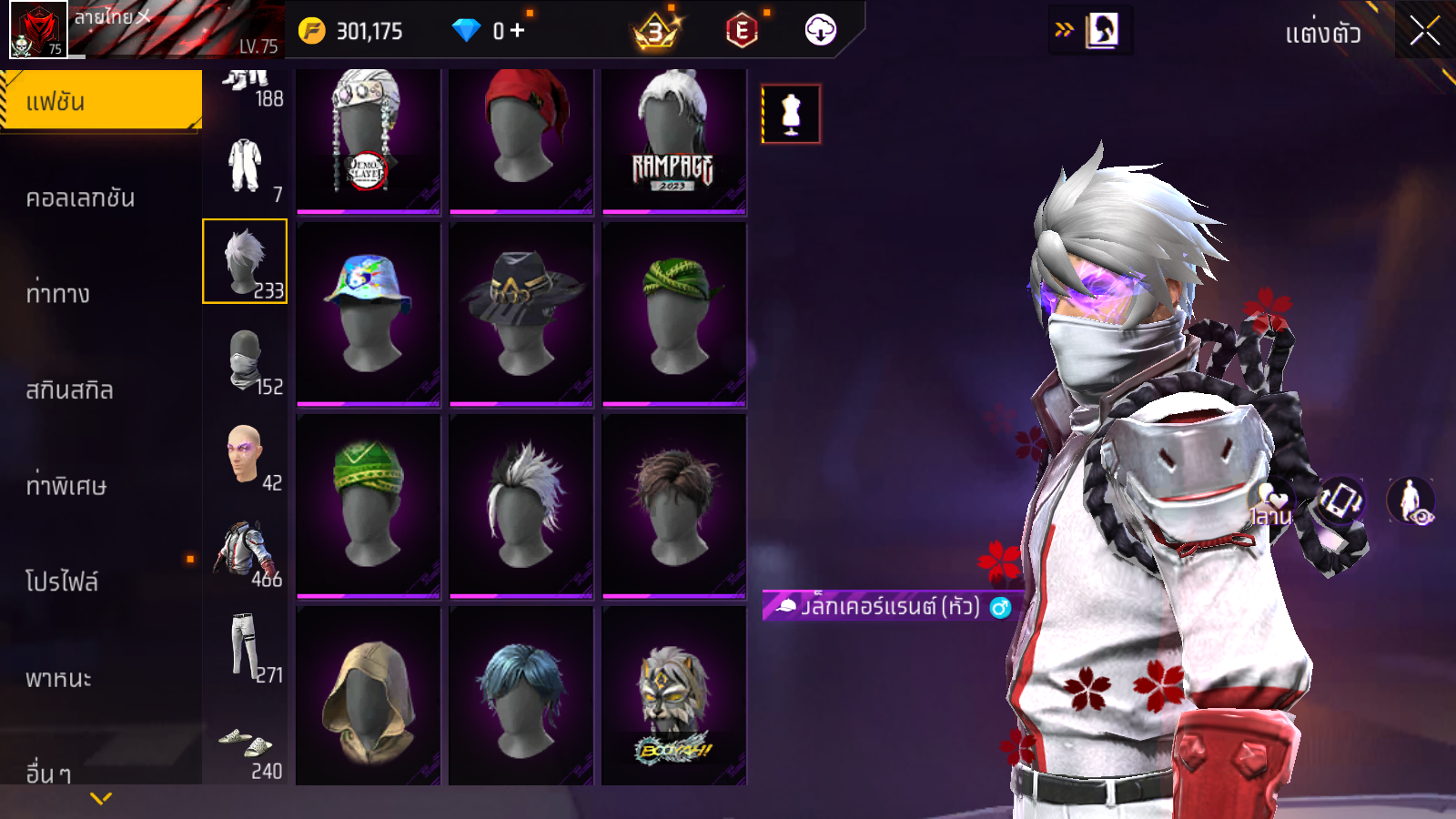The height and width of the screenshot is (819, 1456).
Task: Choose the Demon Slayer white headwear item
Action: point(368,141)
